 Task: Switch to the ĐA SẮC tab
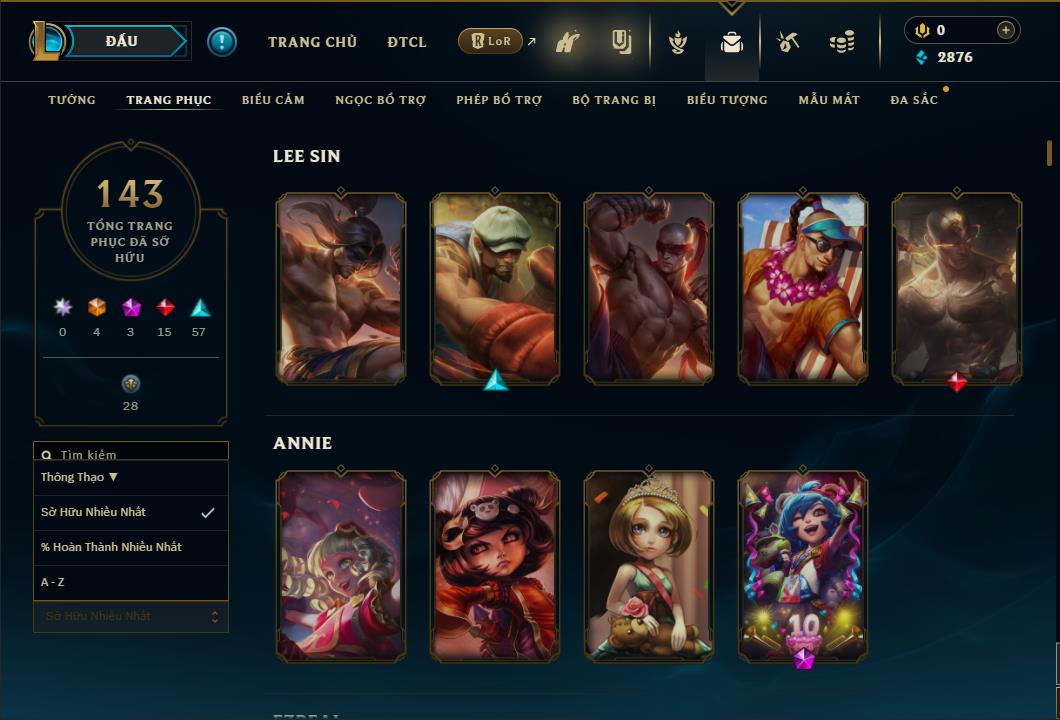(x=914, y=100)
